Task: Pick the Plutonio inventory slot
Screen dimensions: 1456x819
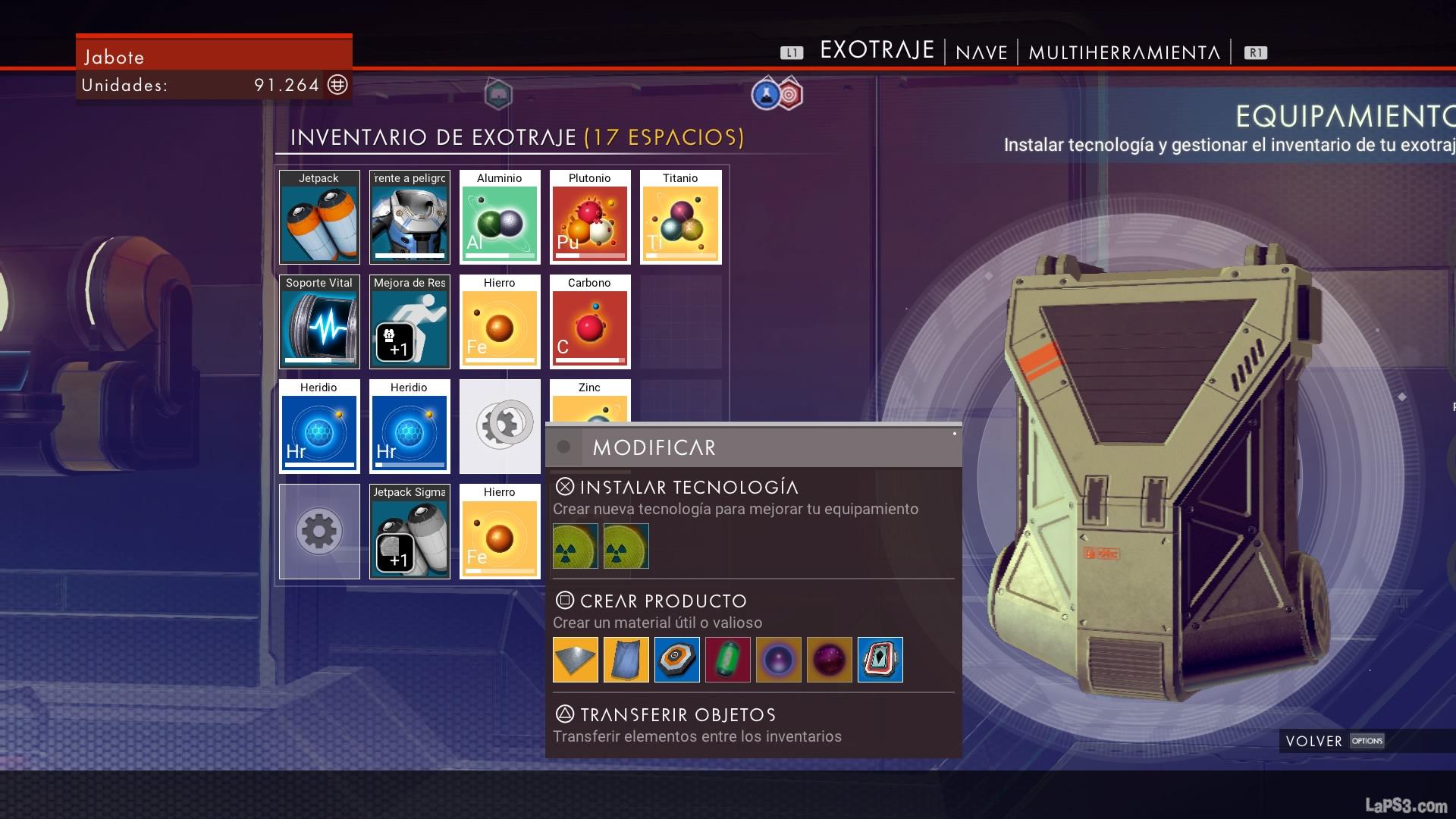Action: pos(590,218)
